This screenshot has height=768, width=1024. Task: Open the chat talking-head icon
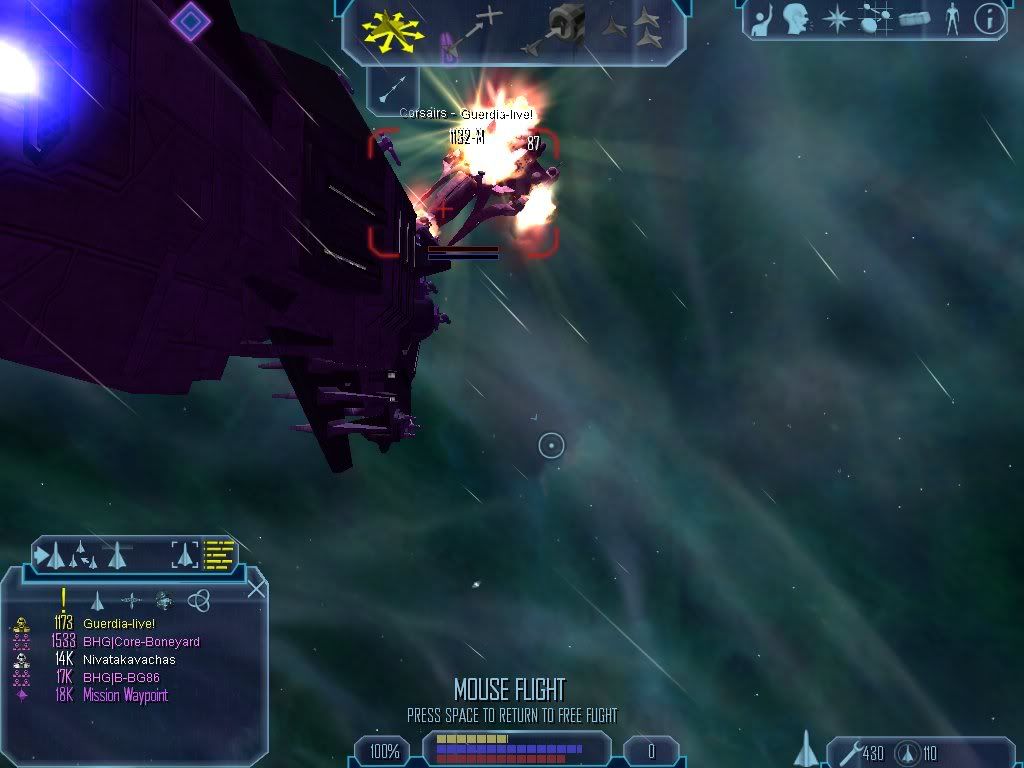[795, 18]
